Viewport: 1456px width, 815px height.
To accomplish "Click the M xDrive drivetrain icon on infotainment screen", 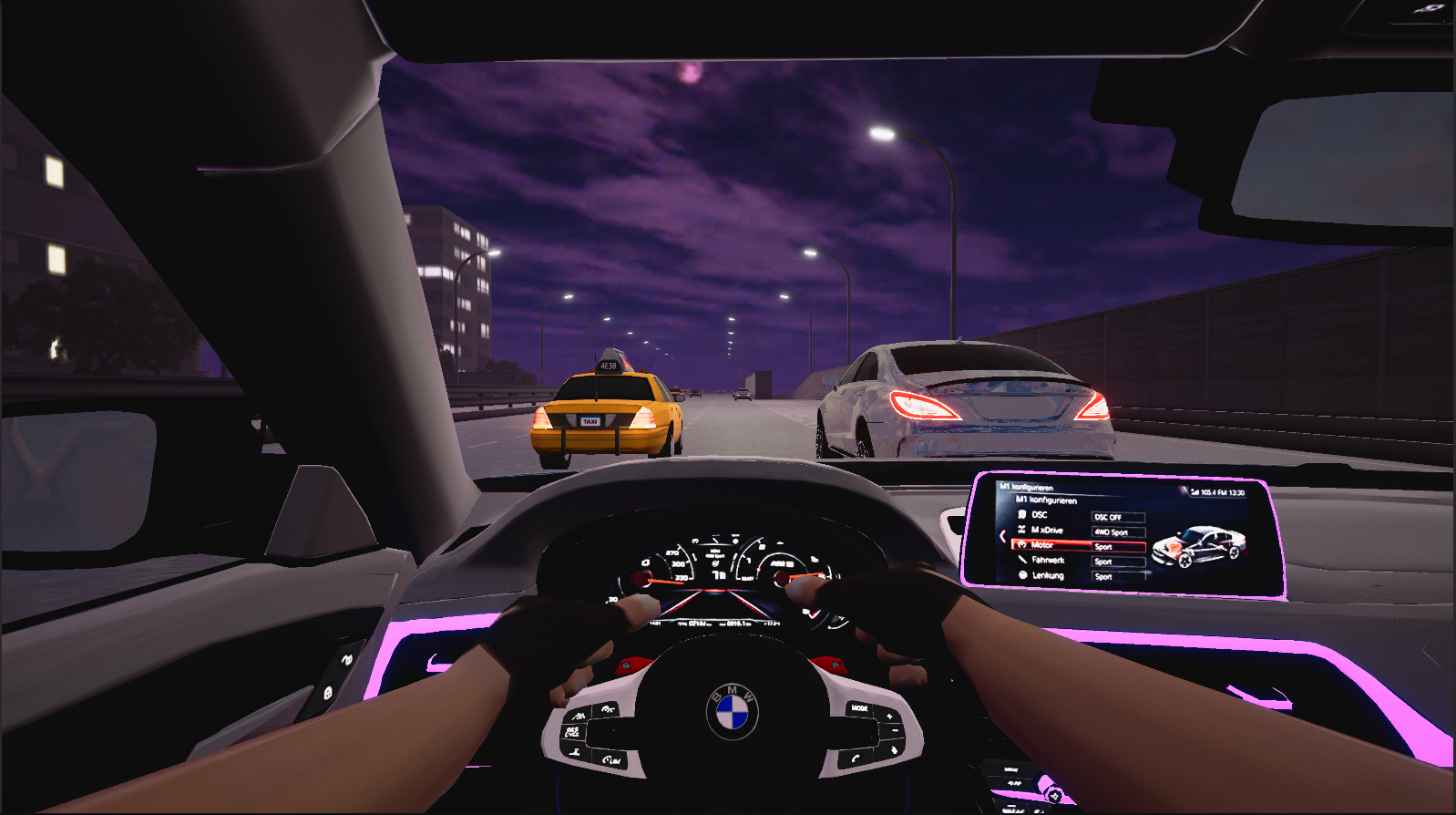I will 1021,530.
